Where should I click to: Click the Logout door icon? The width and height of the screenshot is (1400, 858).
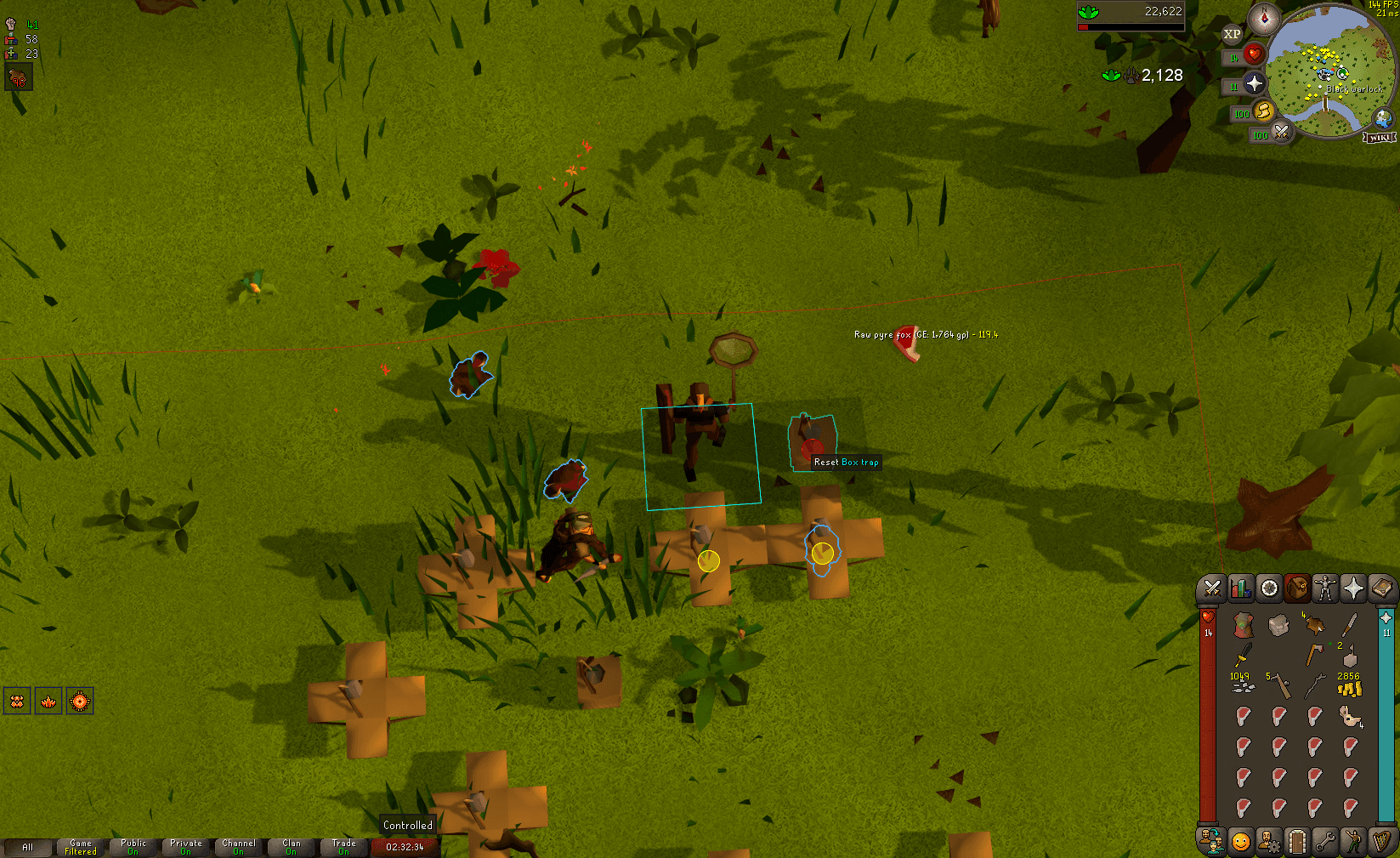[x=1297, y=840]
